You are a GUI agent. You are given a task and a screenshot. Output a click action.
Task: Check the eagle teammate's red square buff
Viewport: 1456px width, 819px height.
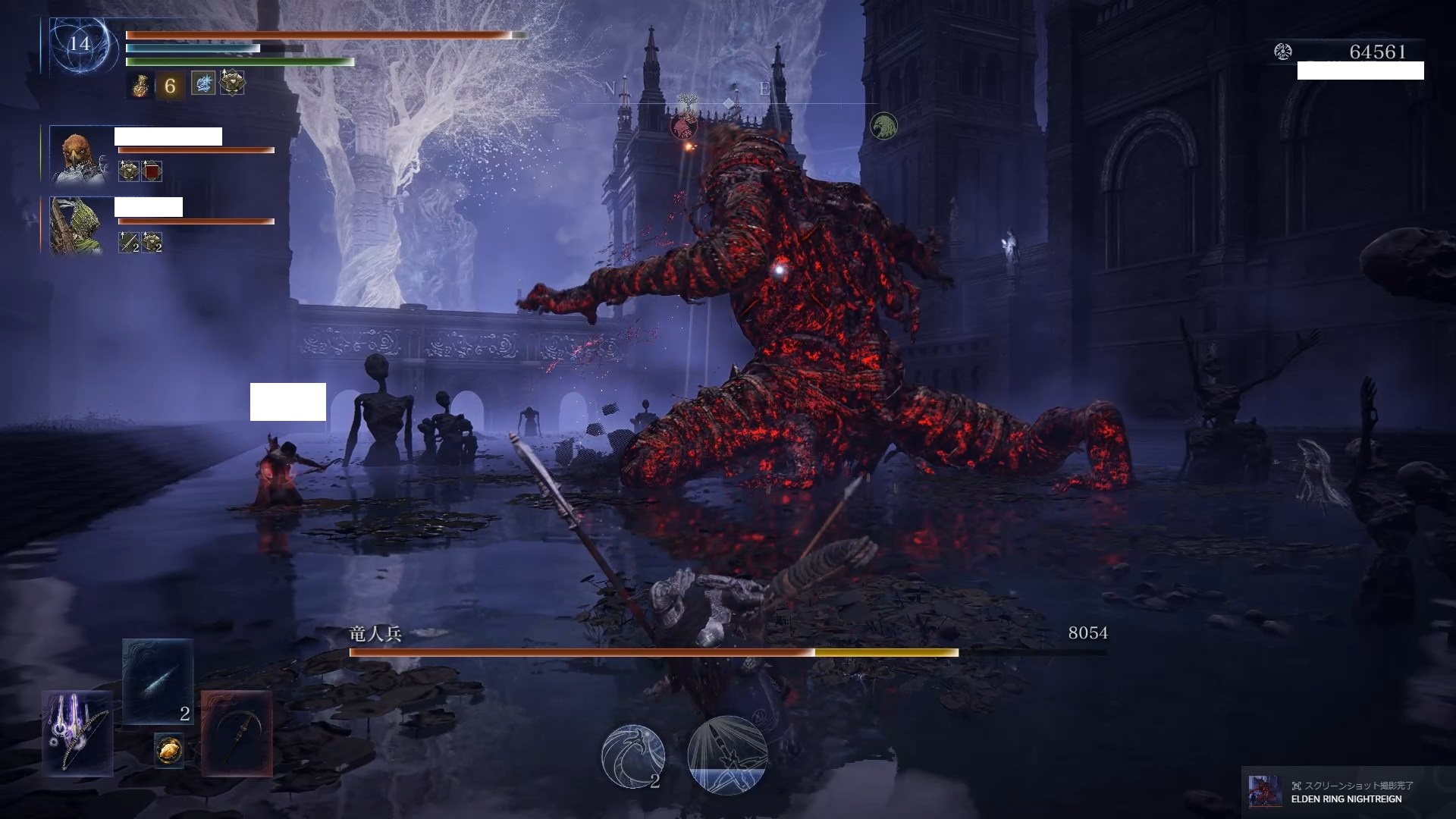click(x=152, y=171)
